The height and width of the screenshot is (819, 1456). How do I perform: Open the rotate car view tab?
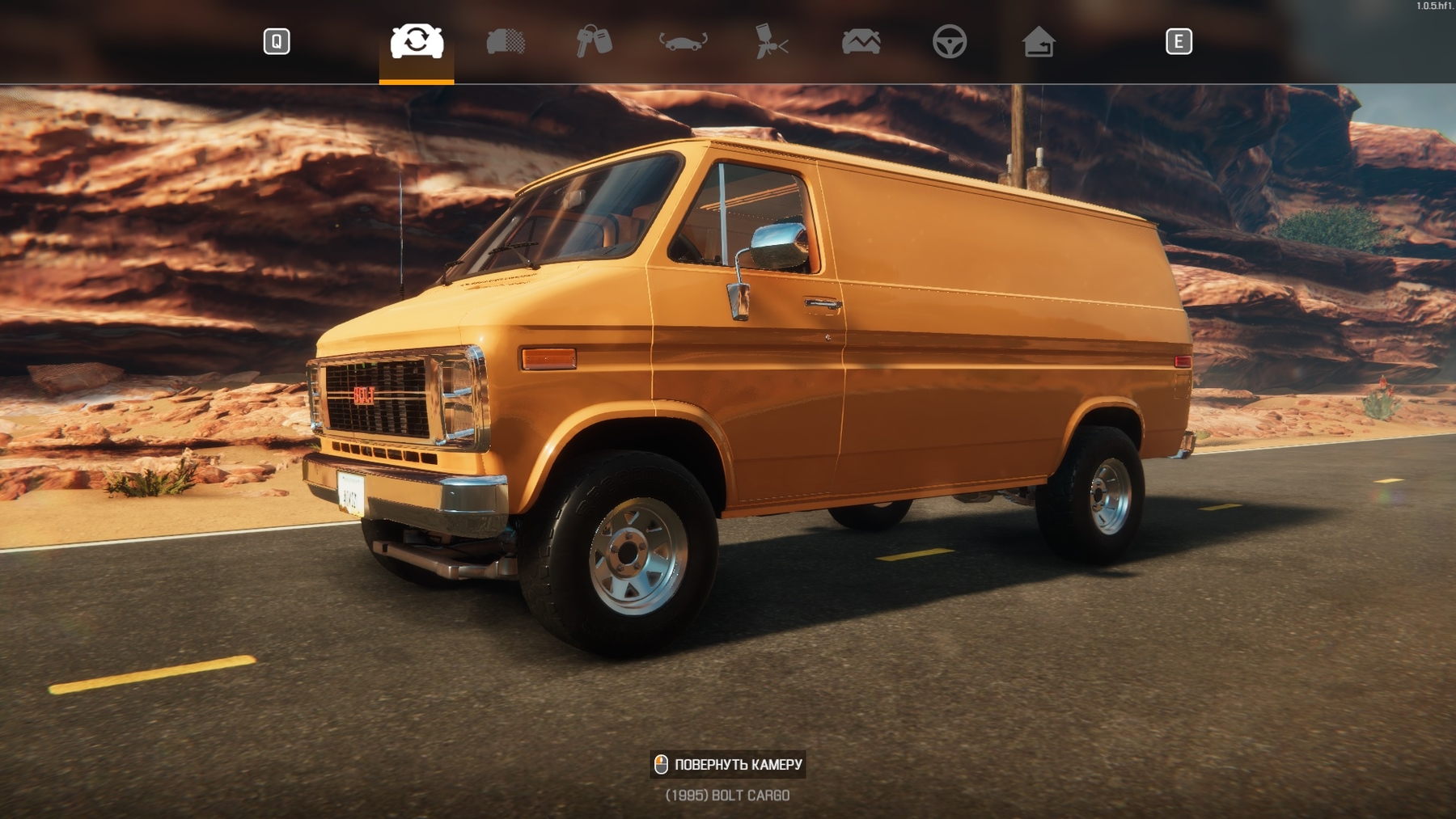coord(684,41)
